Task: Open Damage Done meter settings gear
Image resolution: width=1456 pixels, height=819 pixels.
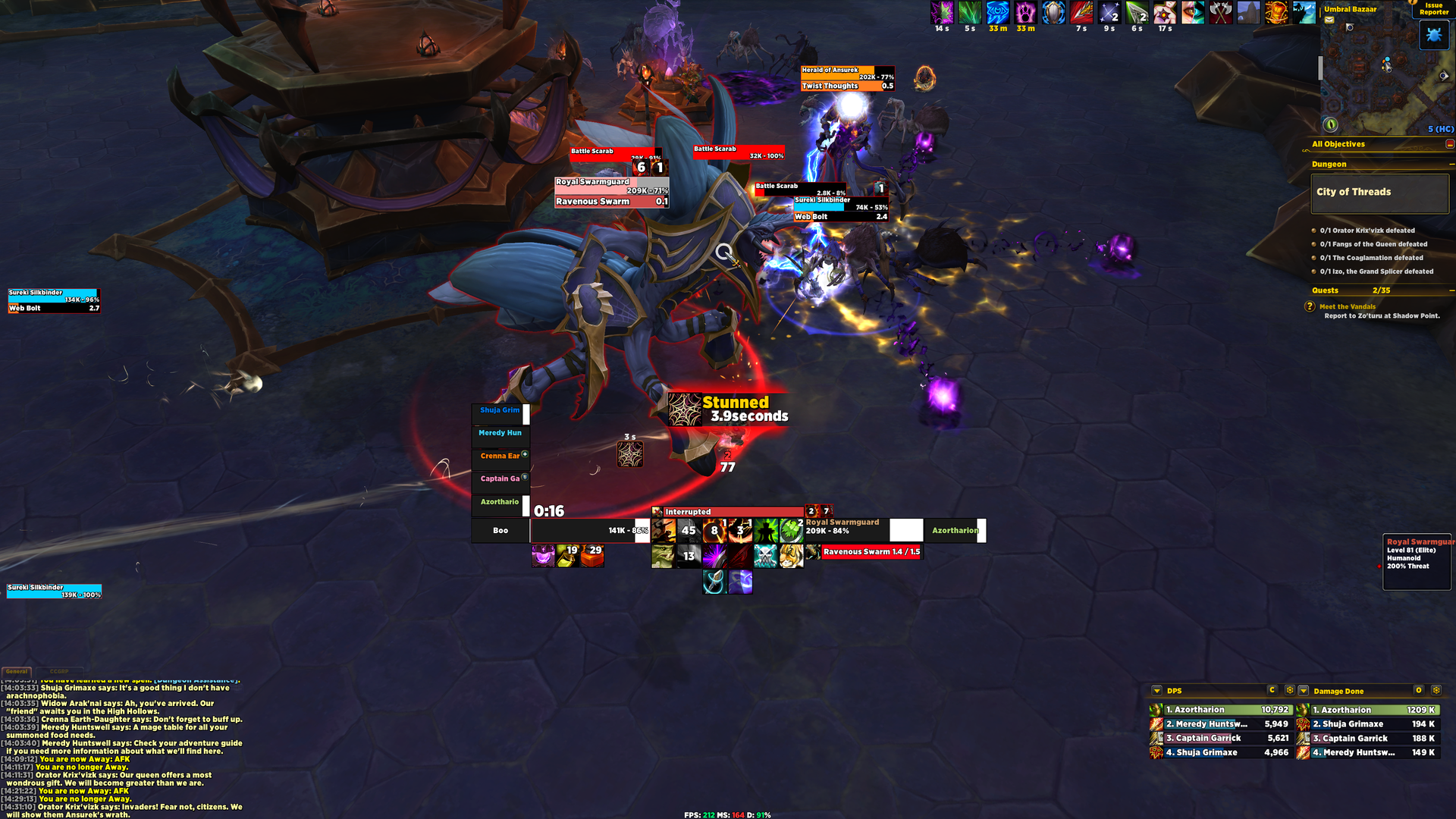Action: coord(1436,691)
